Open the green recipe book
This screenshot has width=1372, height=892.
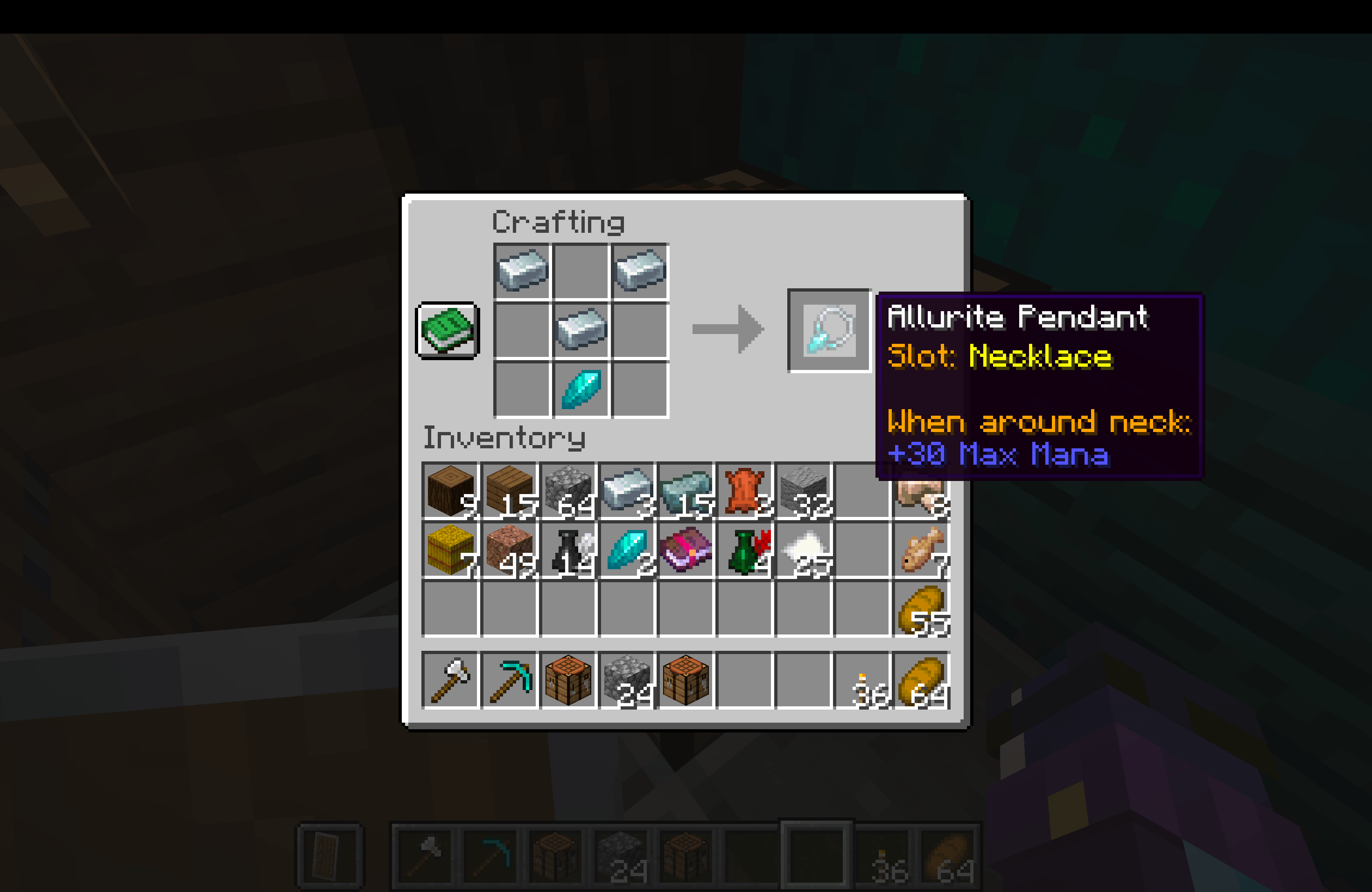pyautogui.click(x=447, y=330)
